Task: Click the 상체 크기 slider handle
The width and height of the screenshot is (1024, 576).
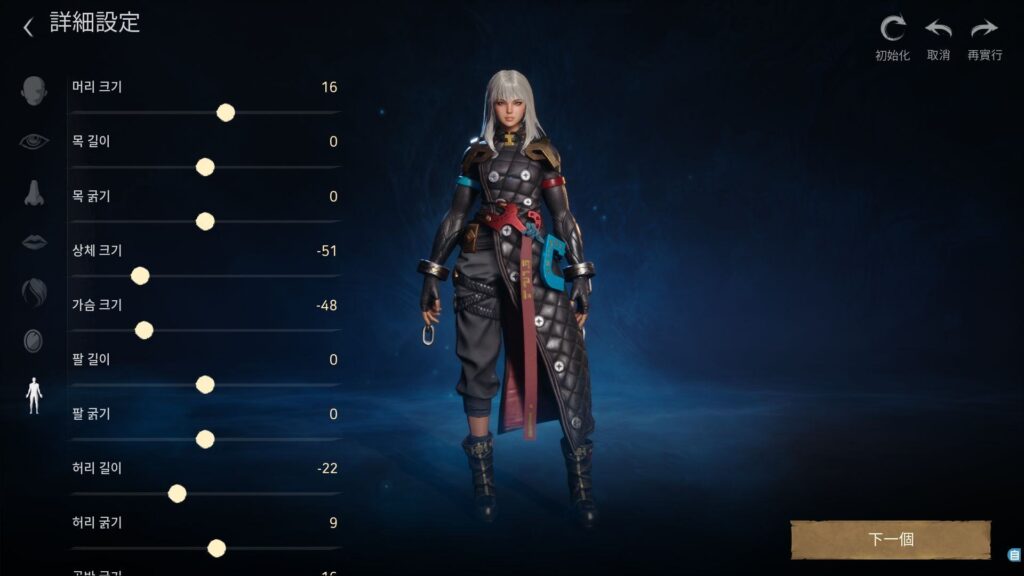Action: (x=140, y=276)
